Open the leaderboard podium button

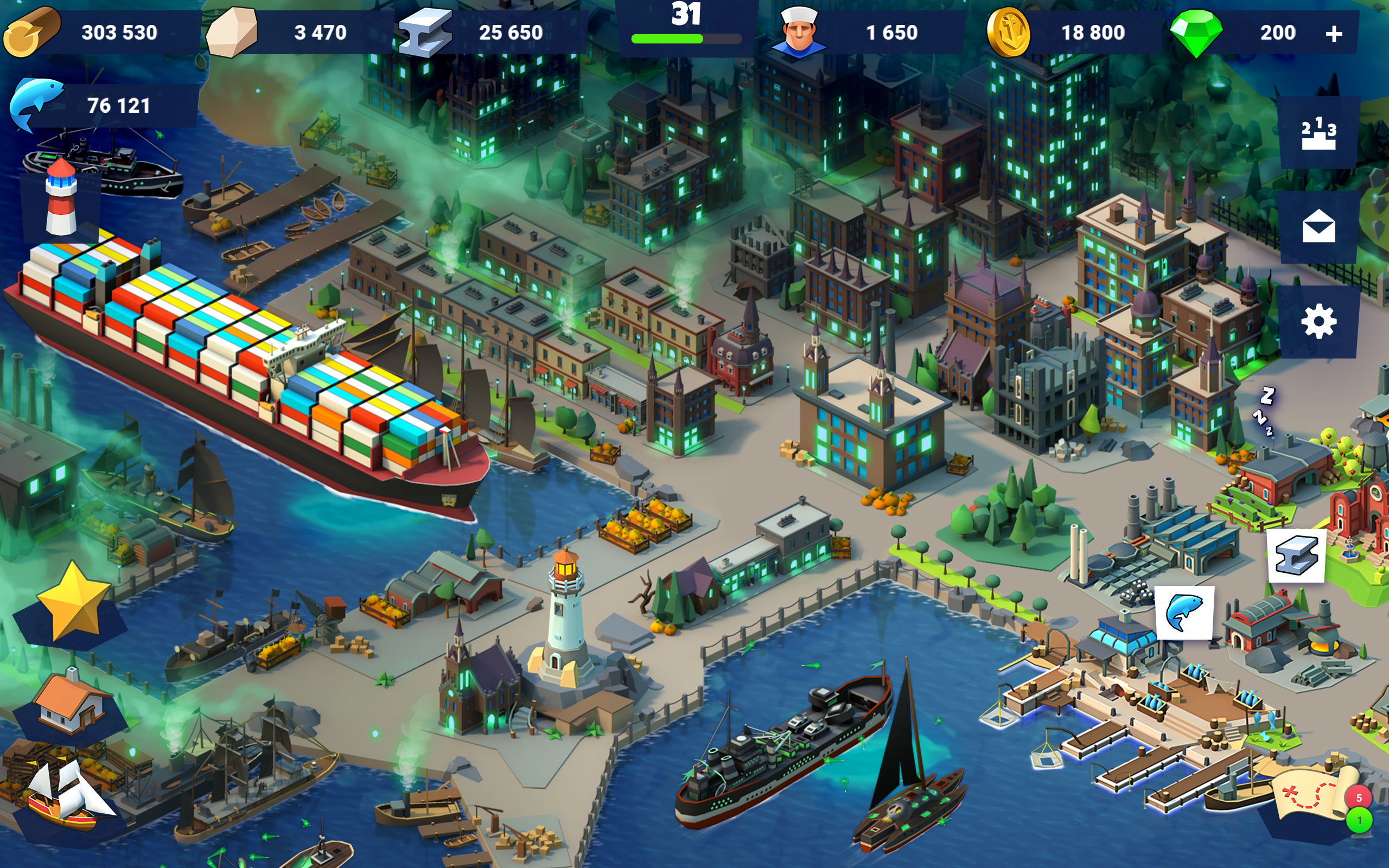coord(1318,133)
